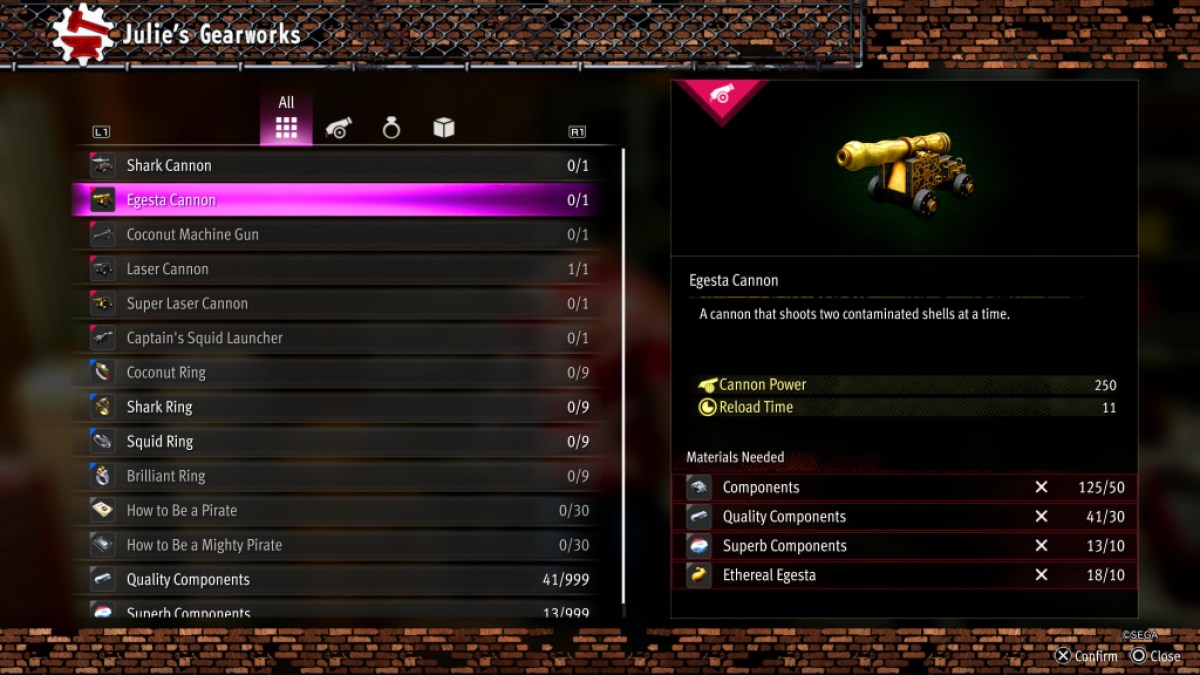
Task: Switch to the ring category tab
Action: (x=391, y=128)
